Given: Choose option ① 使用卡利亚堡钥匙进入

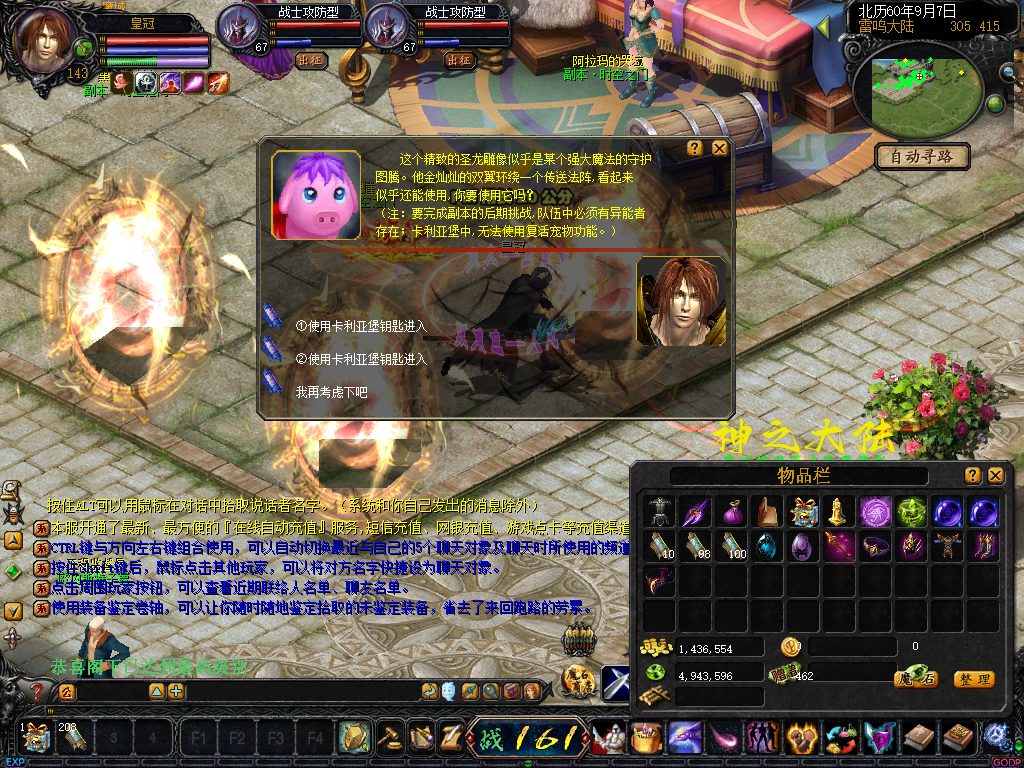Looking at the screenshot, I should point(361,326).
